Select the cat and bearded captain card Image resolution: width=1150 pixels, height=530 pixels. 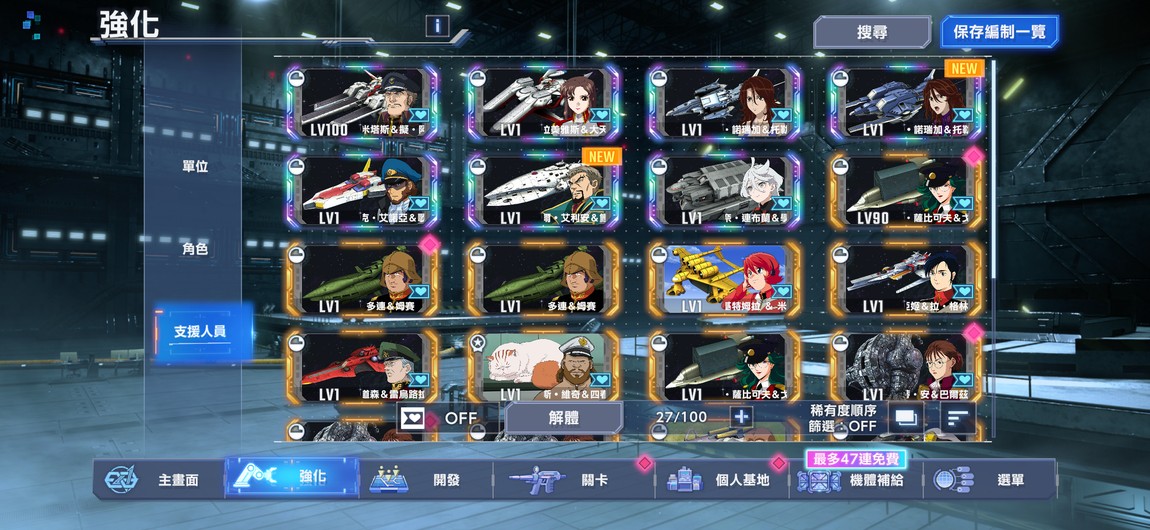click(543, 366)
